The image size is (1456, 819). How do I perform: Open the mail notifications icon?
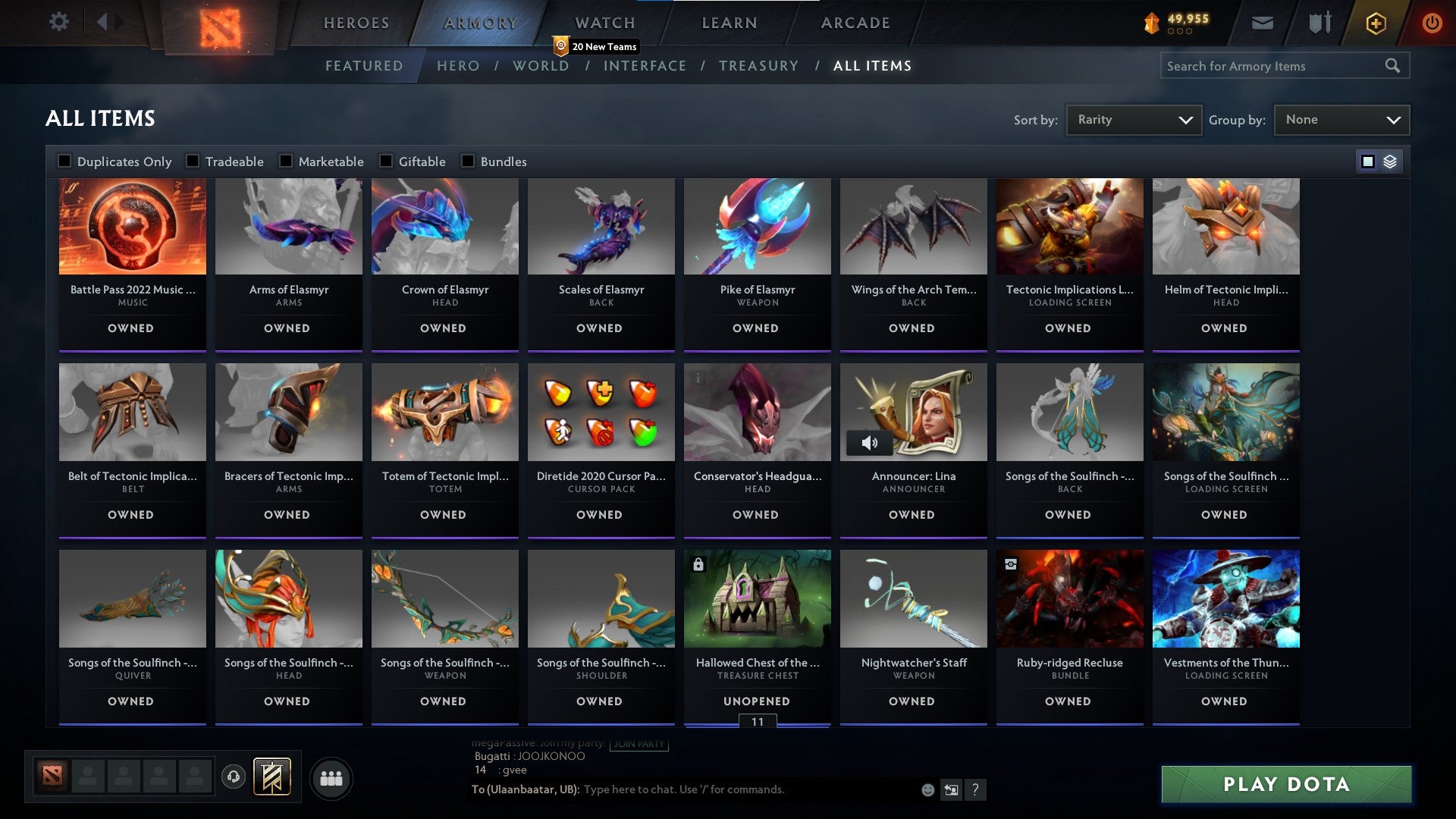coord(1262,22)
